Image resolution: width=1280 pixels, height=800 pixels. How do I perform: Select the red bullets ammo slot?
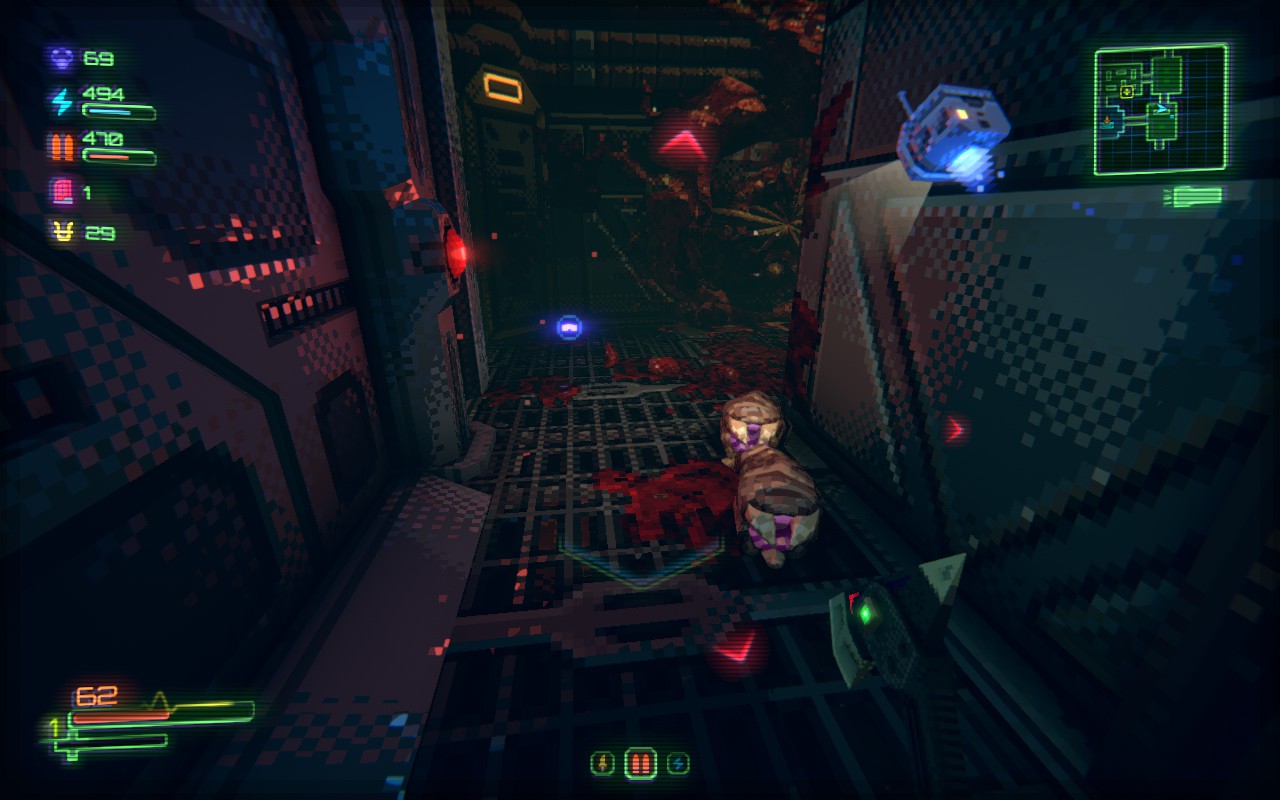point(640,764)
